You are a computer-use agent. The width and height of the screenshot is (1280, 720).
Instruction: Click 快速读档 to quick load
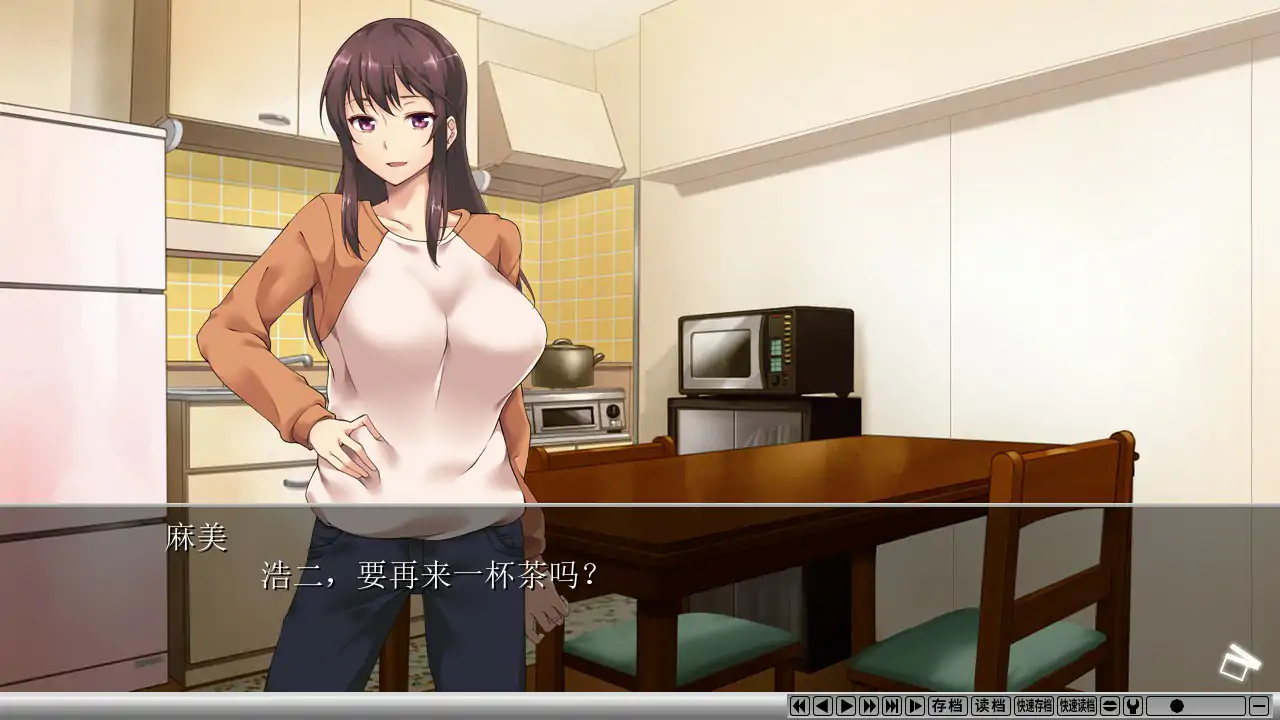coord(1079,708)
